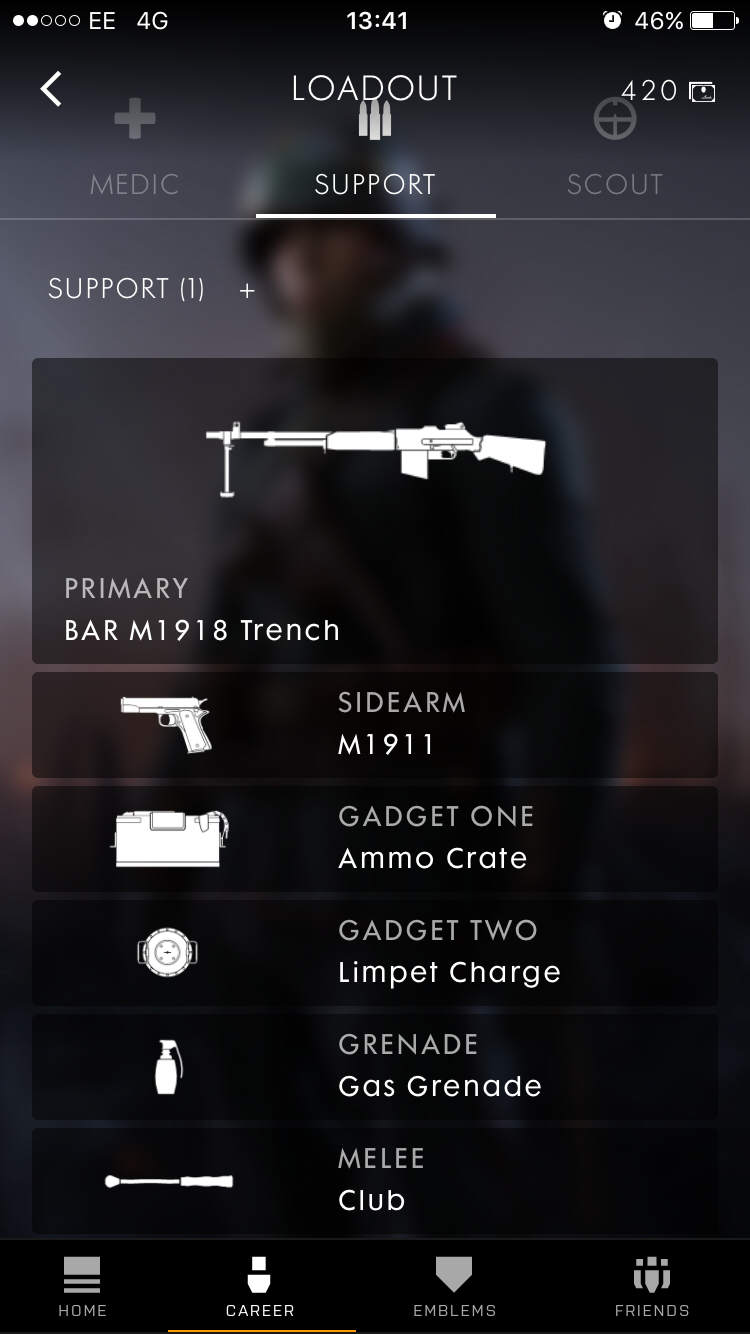Open the Friends section
This screenshot has height=1334, width=750.
point(652,1287)
